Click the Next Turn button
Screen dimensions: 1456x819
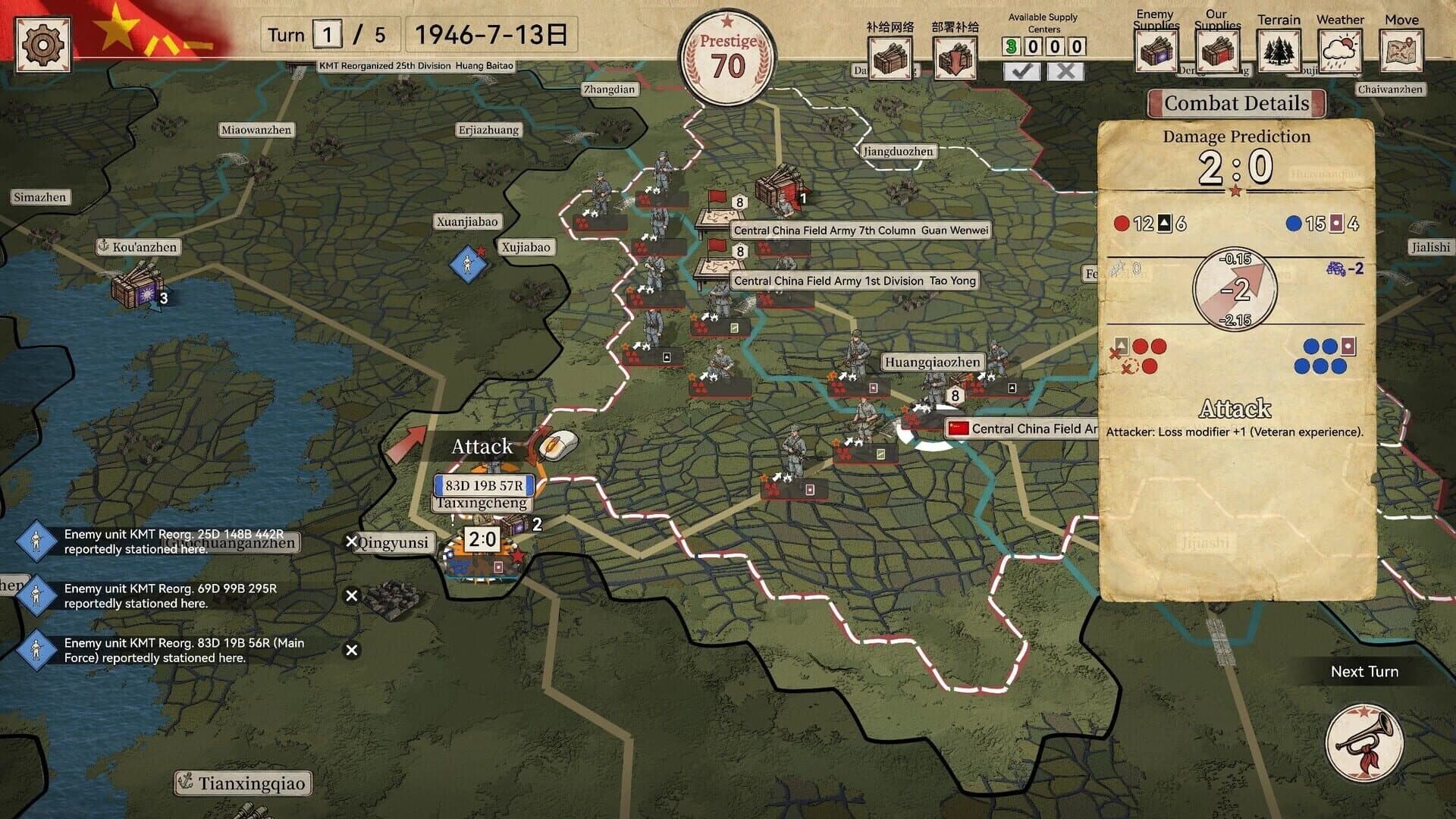[x=1364, y=671]
